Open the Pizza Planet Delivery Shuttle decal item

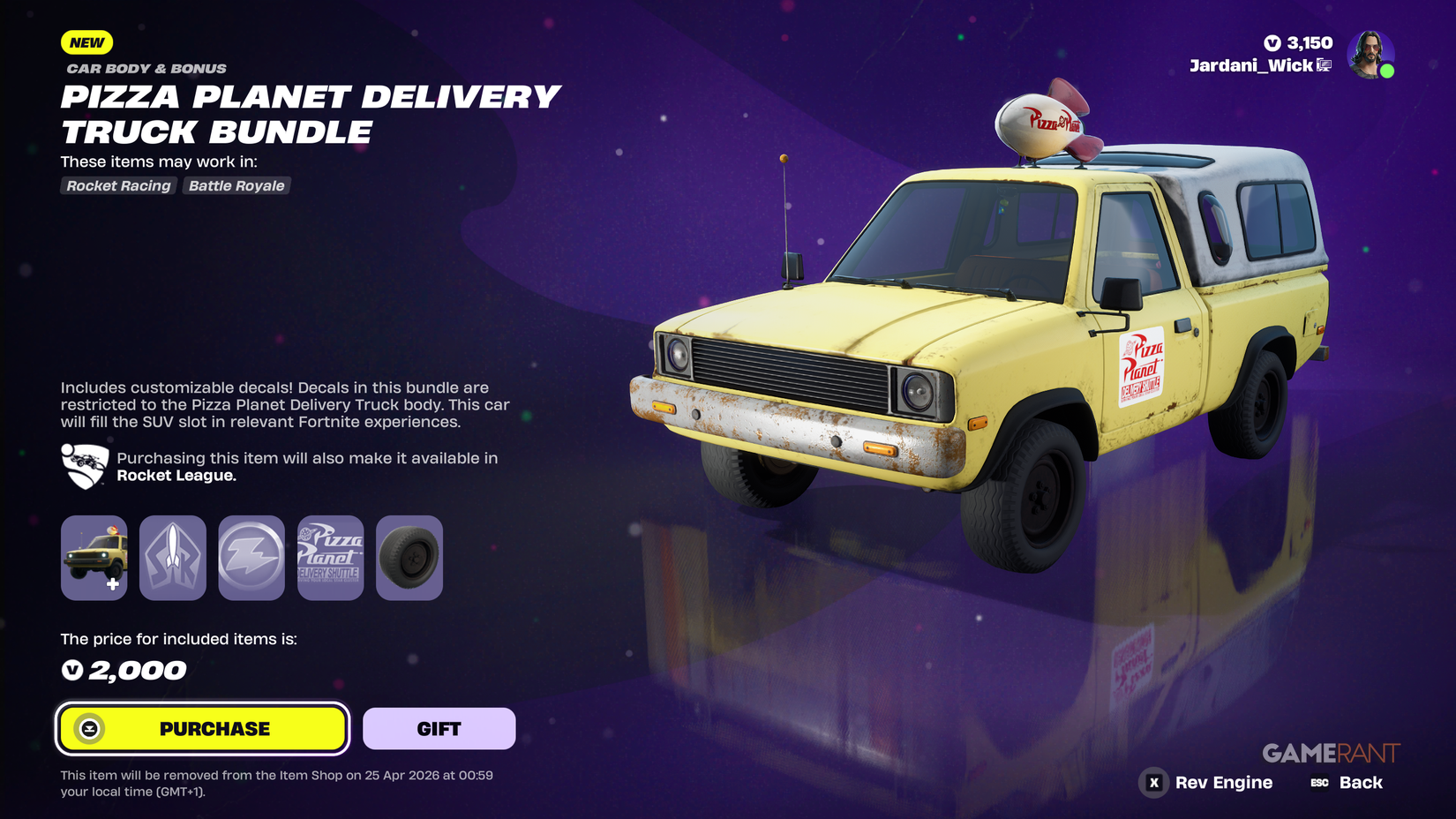330,558
